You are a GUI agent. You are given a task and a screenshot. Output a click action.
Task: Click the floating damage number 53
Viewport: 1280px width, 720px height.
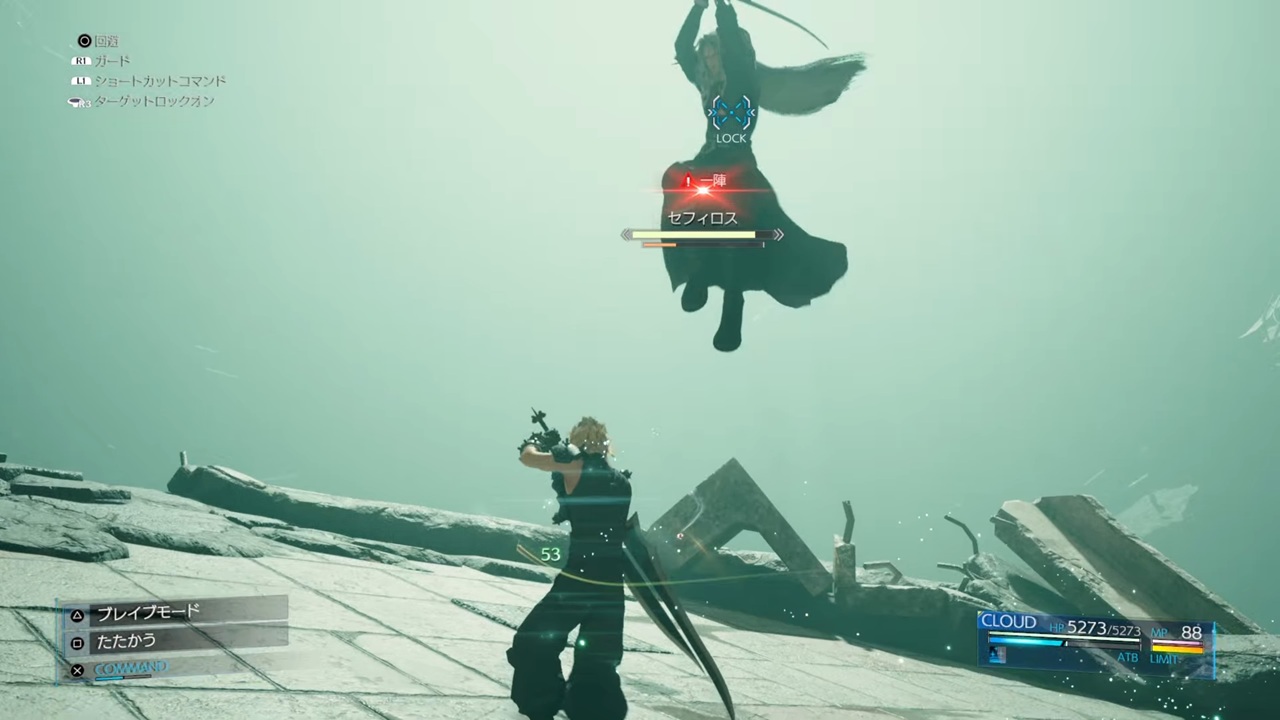click(x=550, y=554)
